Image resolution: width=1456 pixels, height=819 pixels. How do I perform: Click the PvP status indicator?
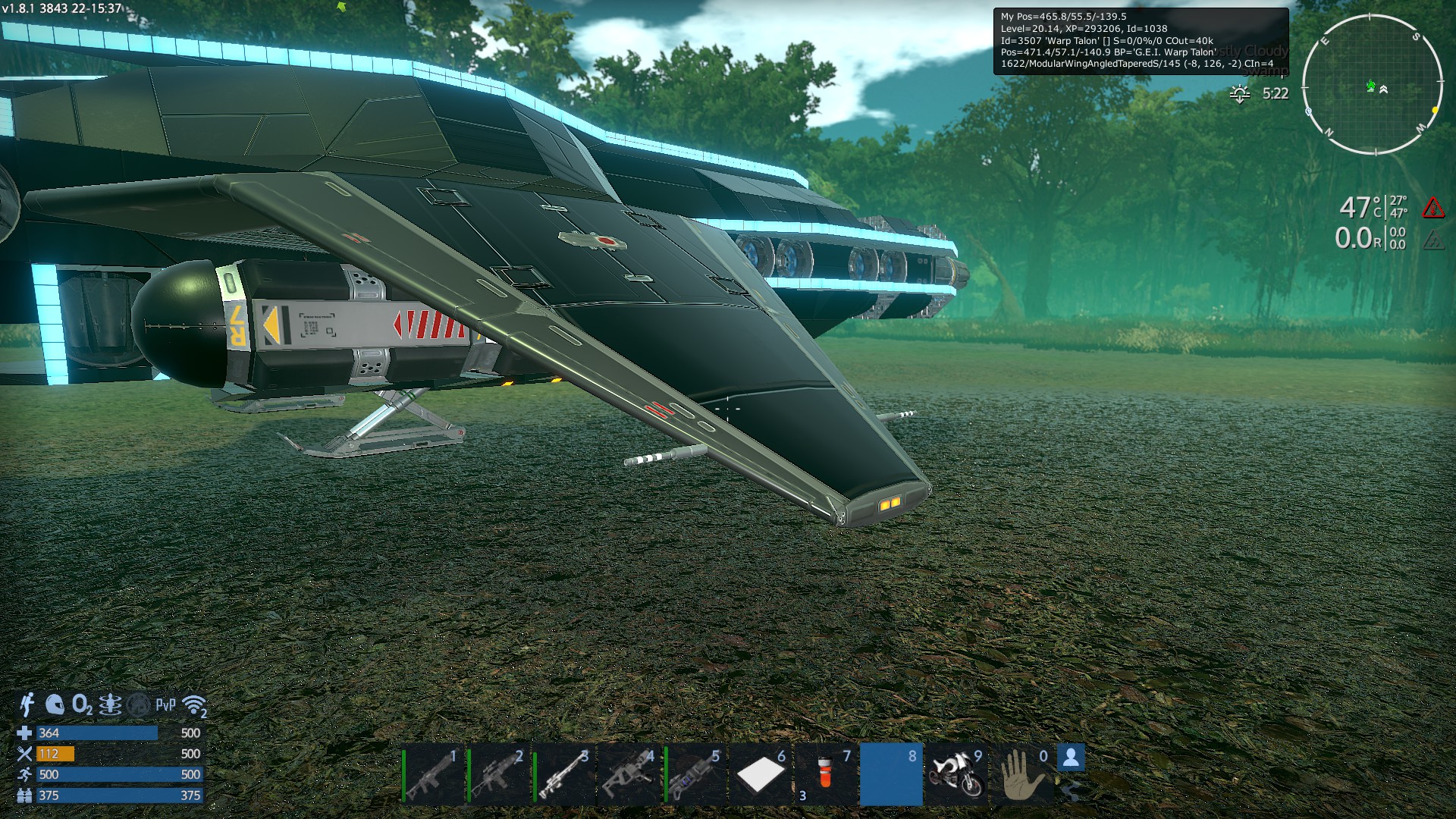pyautogui.click(x=165, y=705)
